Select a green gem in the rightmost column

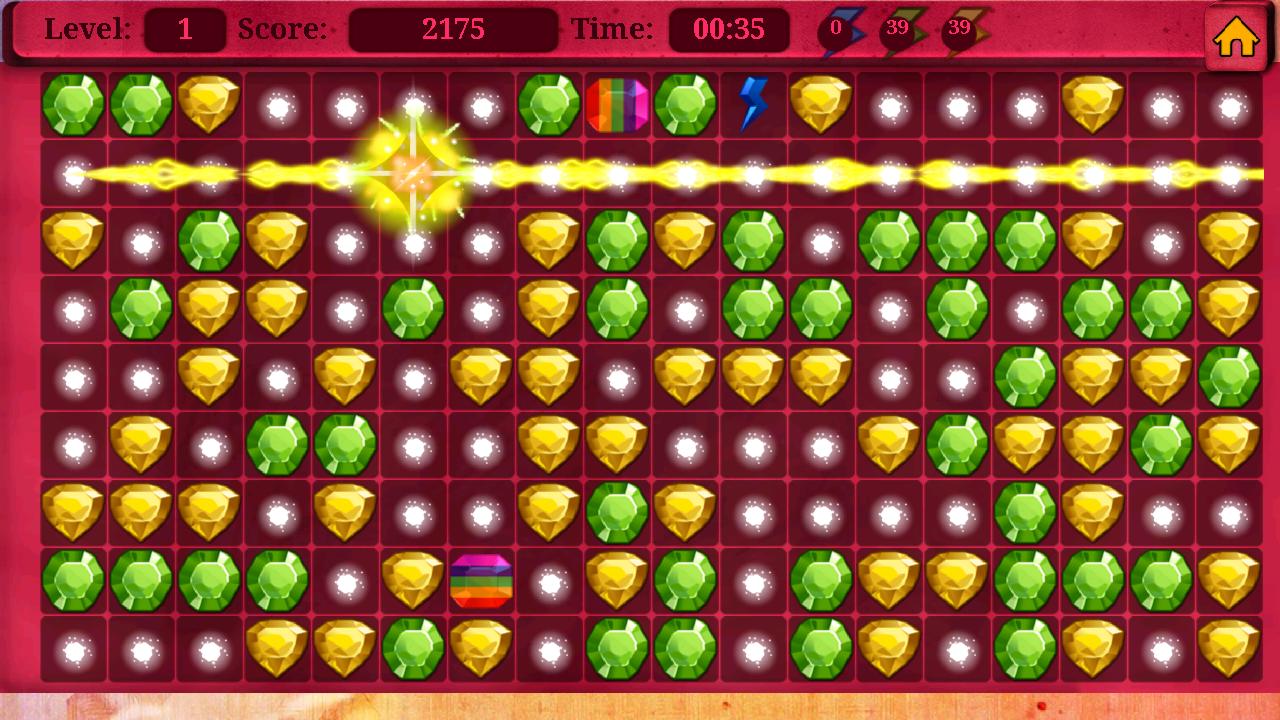pyautogui.click(x=1230, y=375)
